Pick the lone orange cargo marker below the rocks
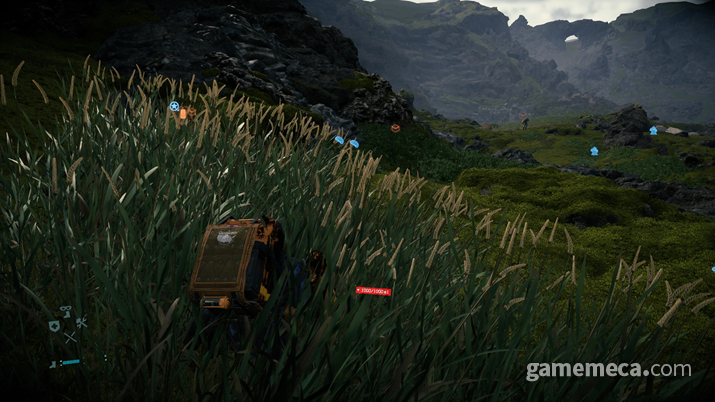Screen dimensions: 715x402 395,128
